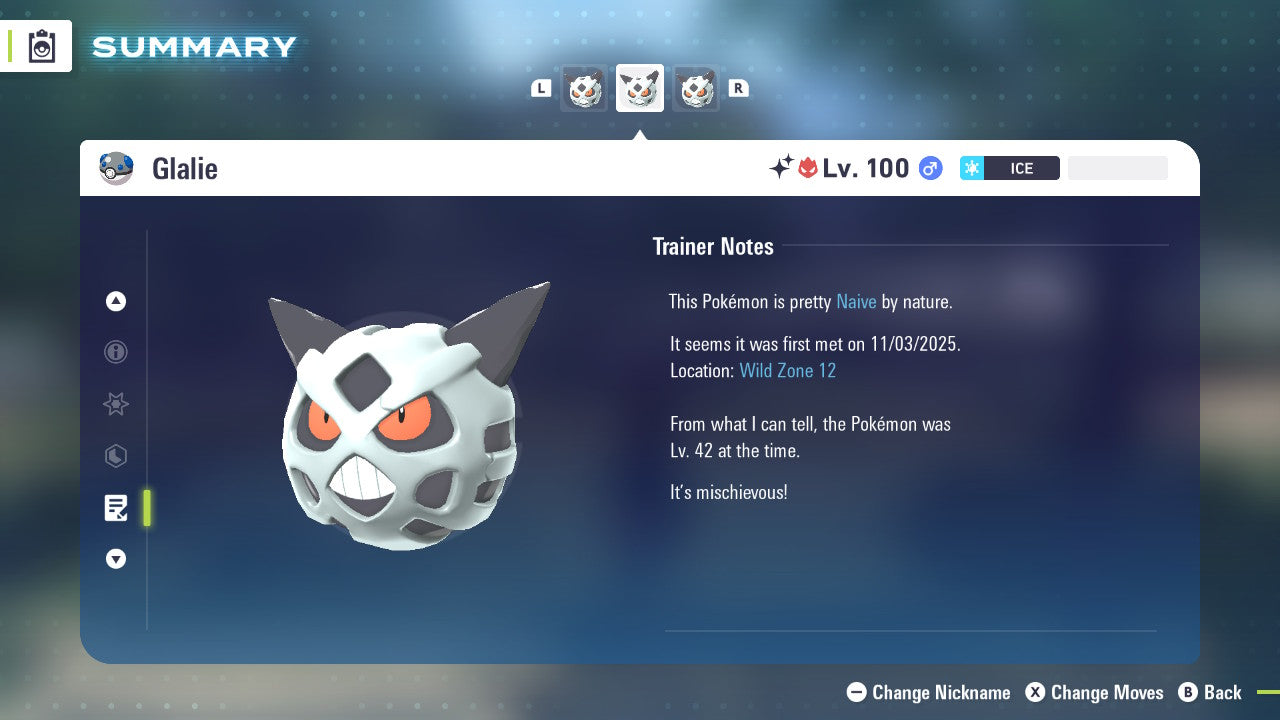Click the snowflake on the ICE type badge

(x=971, y=168)
